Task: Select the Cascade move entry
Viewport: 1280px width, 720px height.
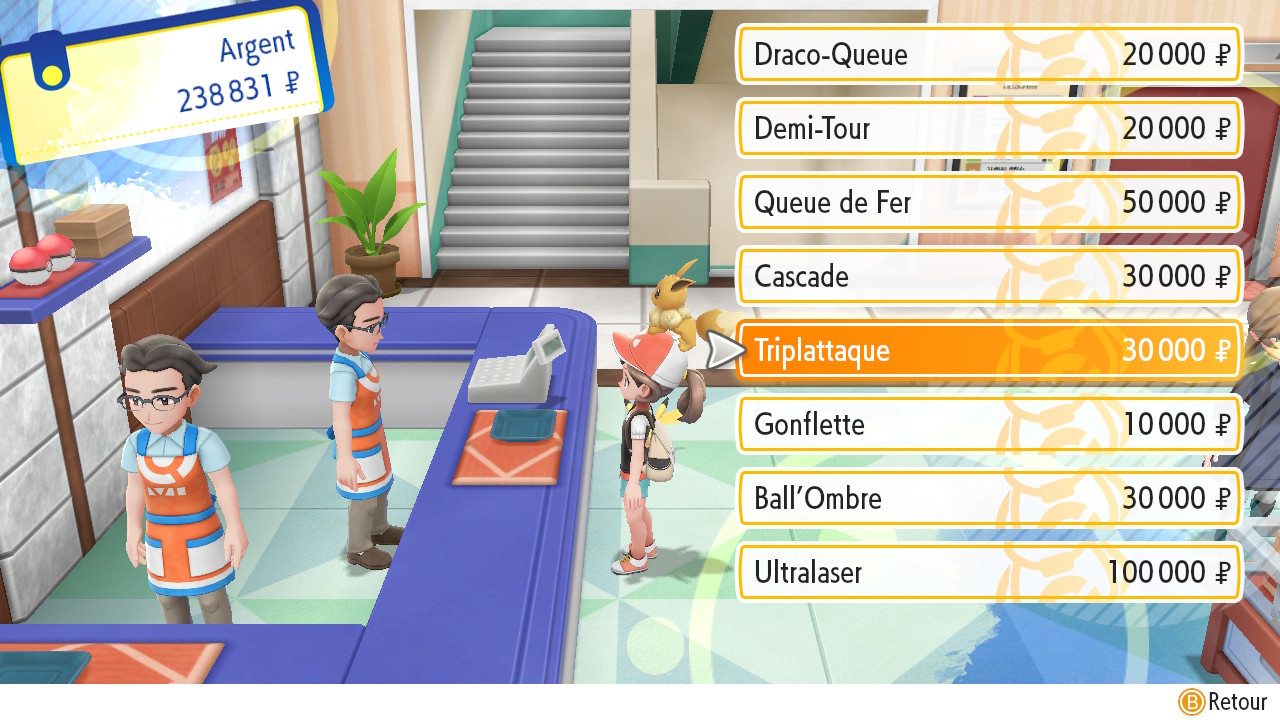Action: [x=988, y=276]
